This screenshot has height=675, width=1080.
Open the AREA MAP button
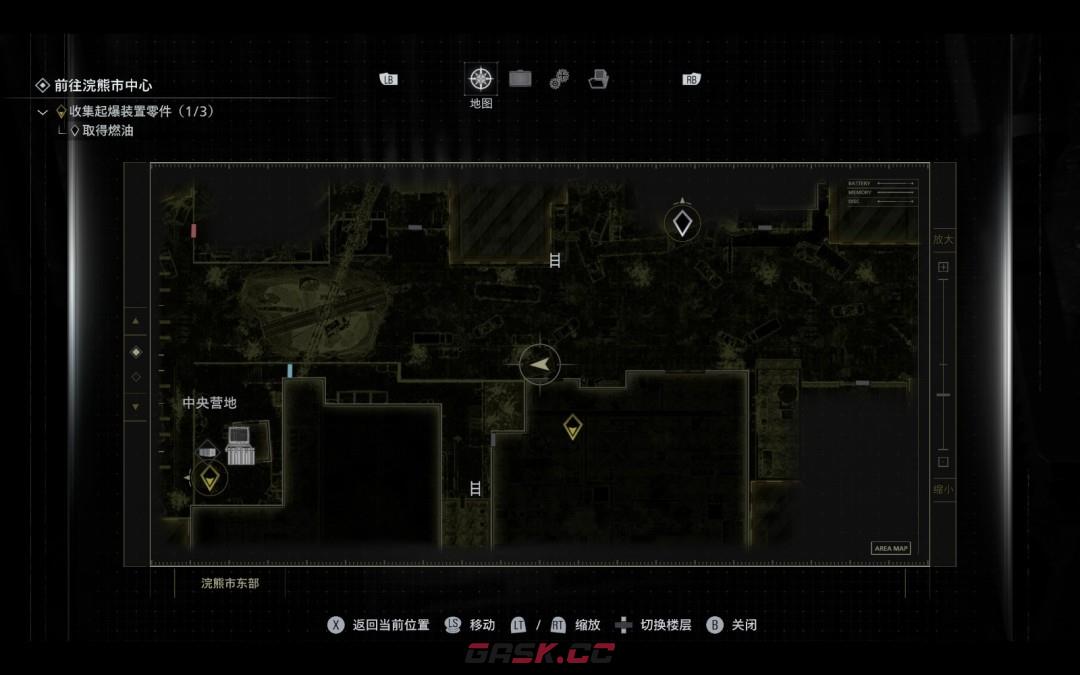pyautogui.click(x=891, y=548)
